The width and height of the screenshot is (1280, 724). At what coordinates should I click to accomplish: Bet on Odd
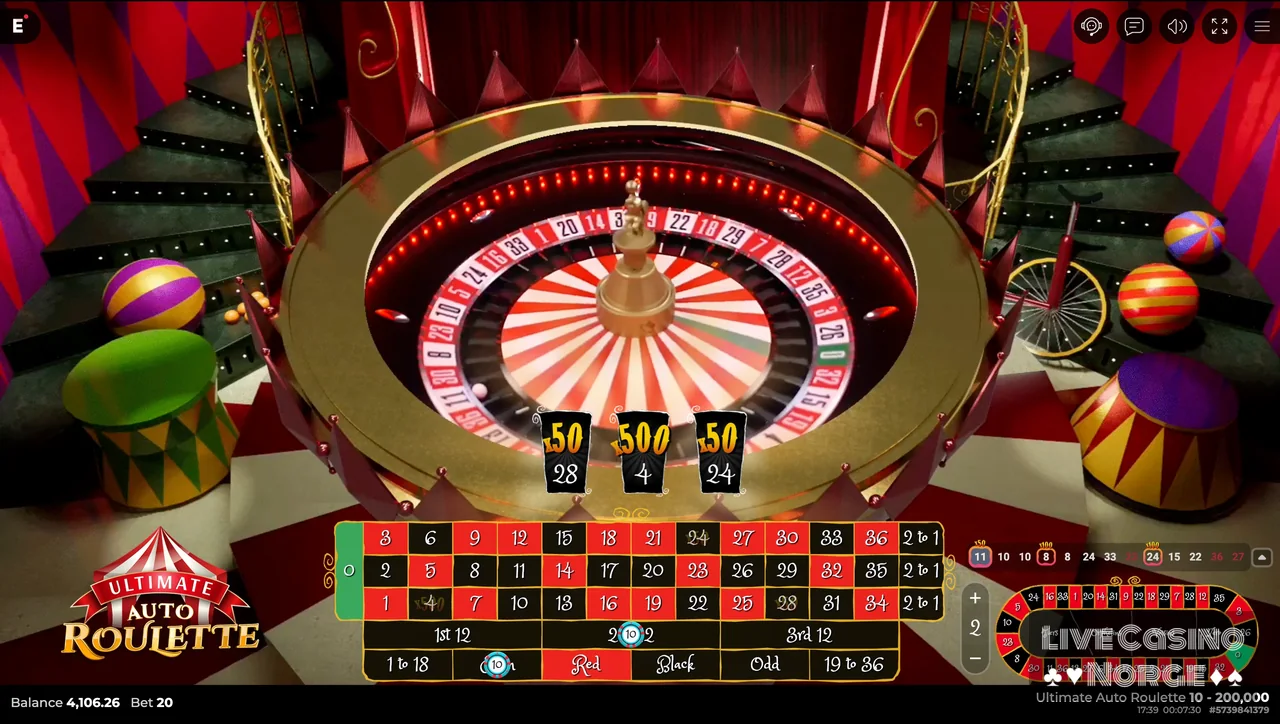(x=764, y=664)
